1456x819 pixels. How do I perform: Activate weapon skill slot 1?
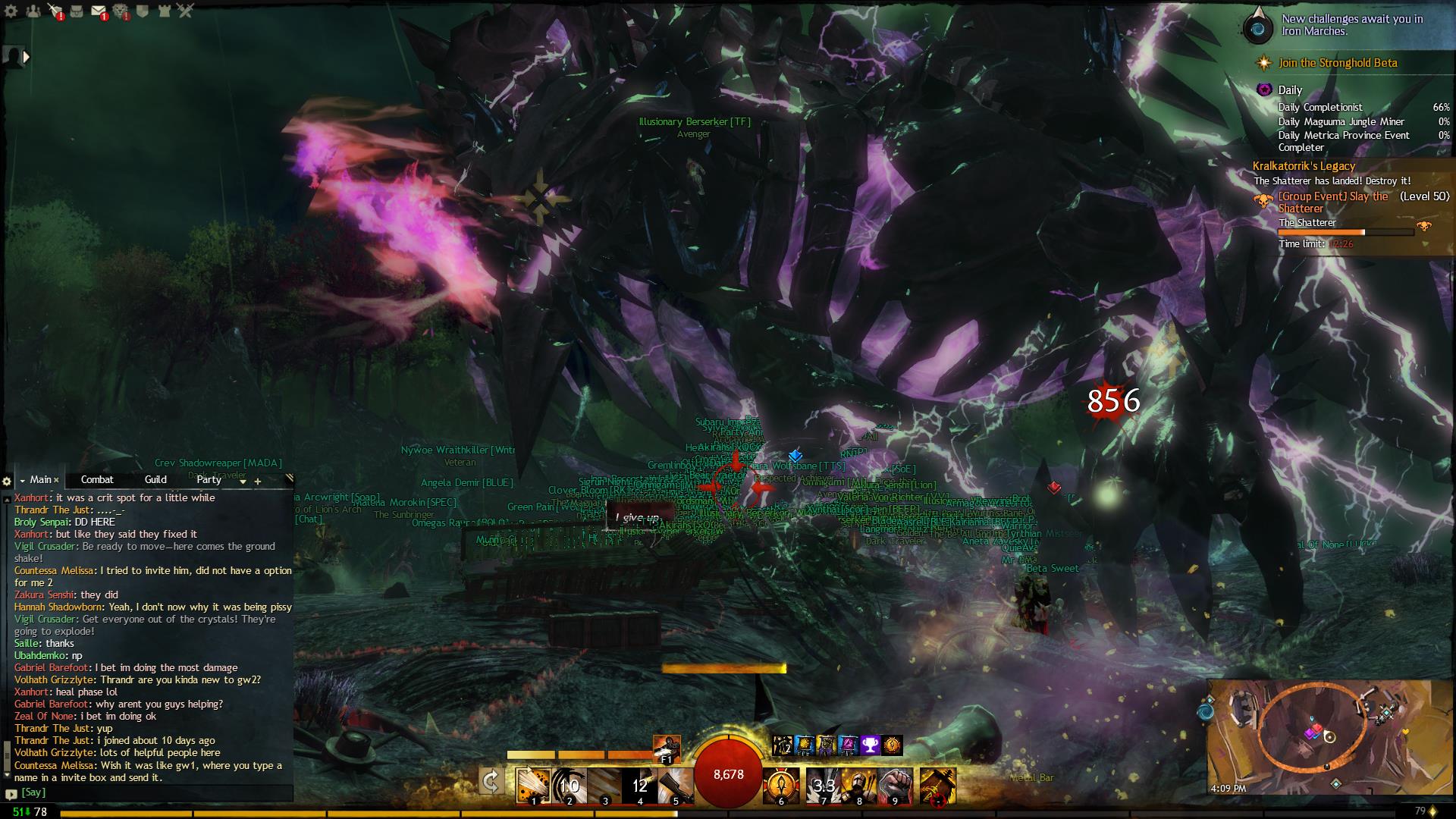[532, 785]
